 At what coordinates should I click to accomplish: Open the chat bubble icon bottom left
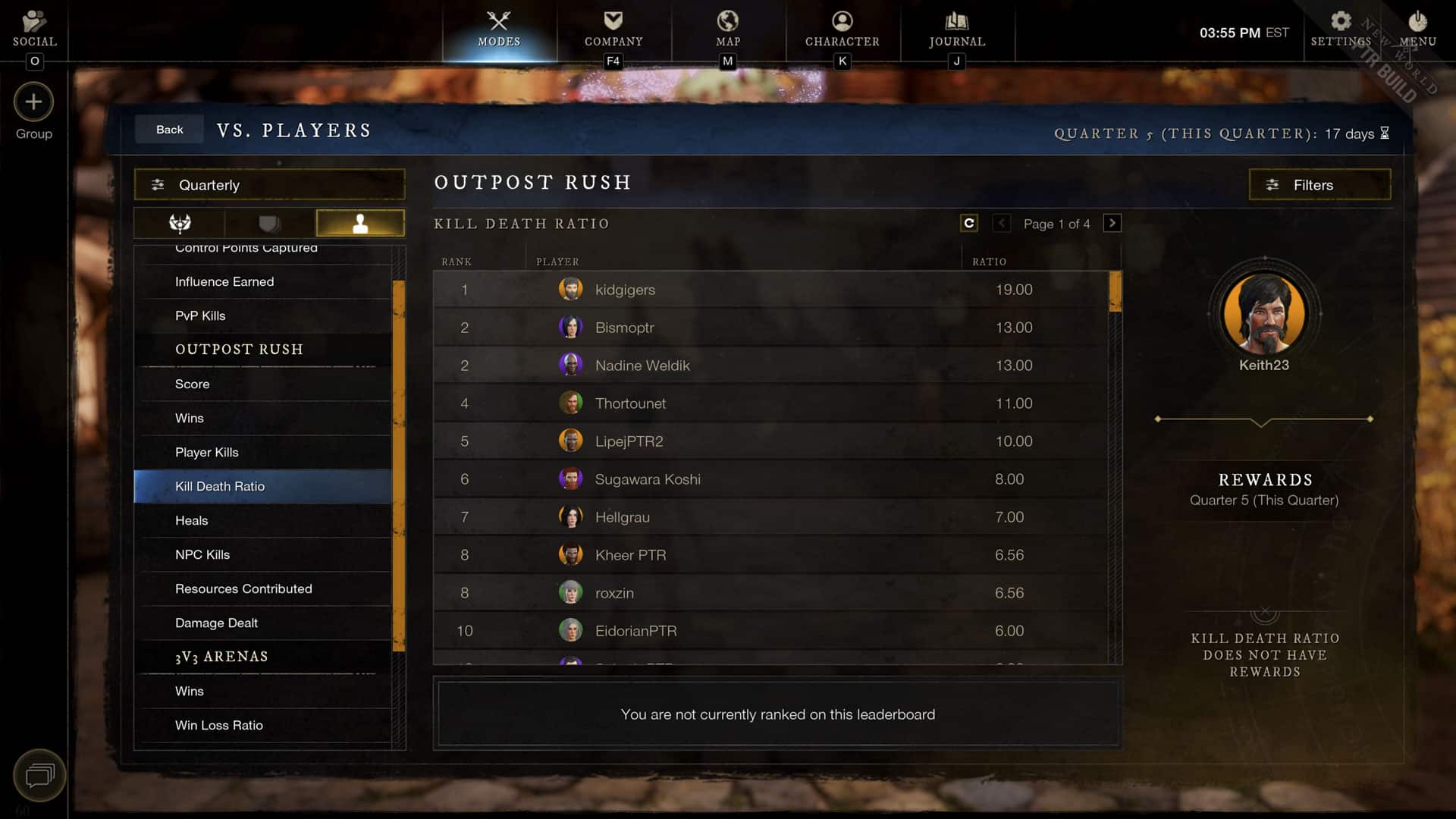pyautogui.click(x=39, y=776)
